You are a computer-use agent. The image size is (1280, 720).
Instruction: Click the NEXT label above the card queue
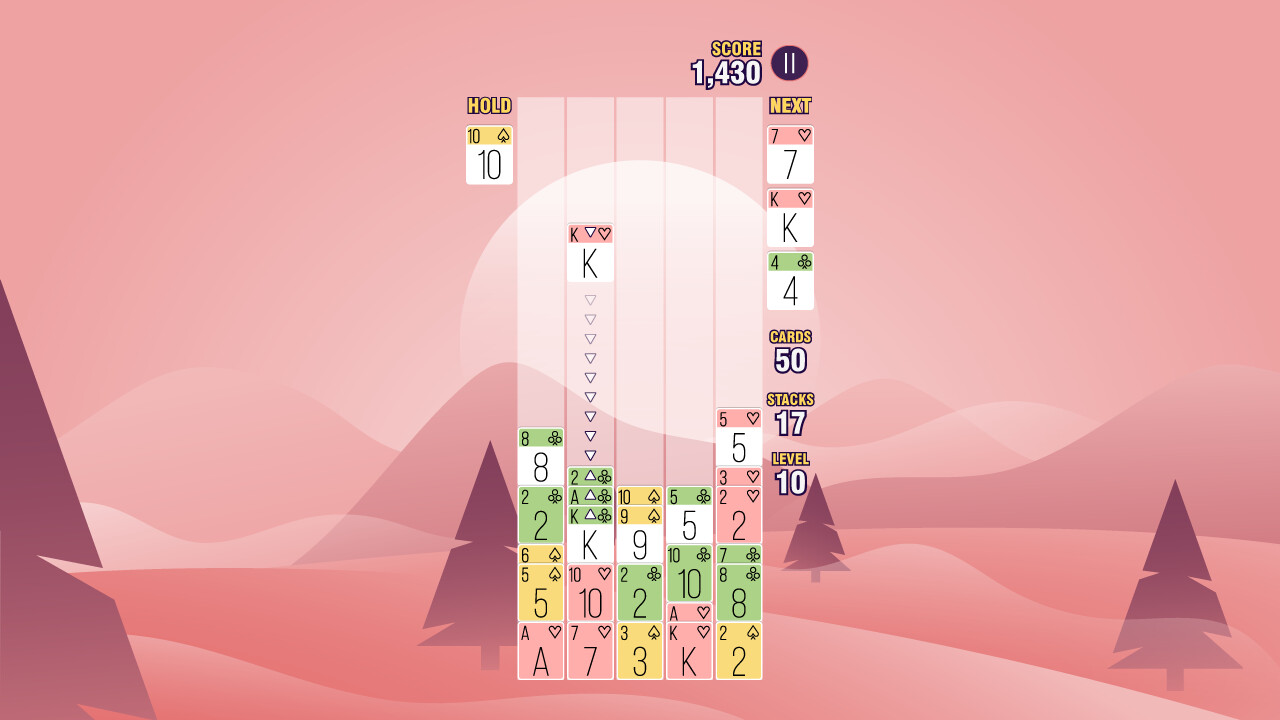pos(789,105)
